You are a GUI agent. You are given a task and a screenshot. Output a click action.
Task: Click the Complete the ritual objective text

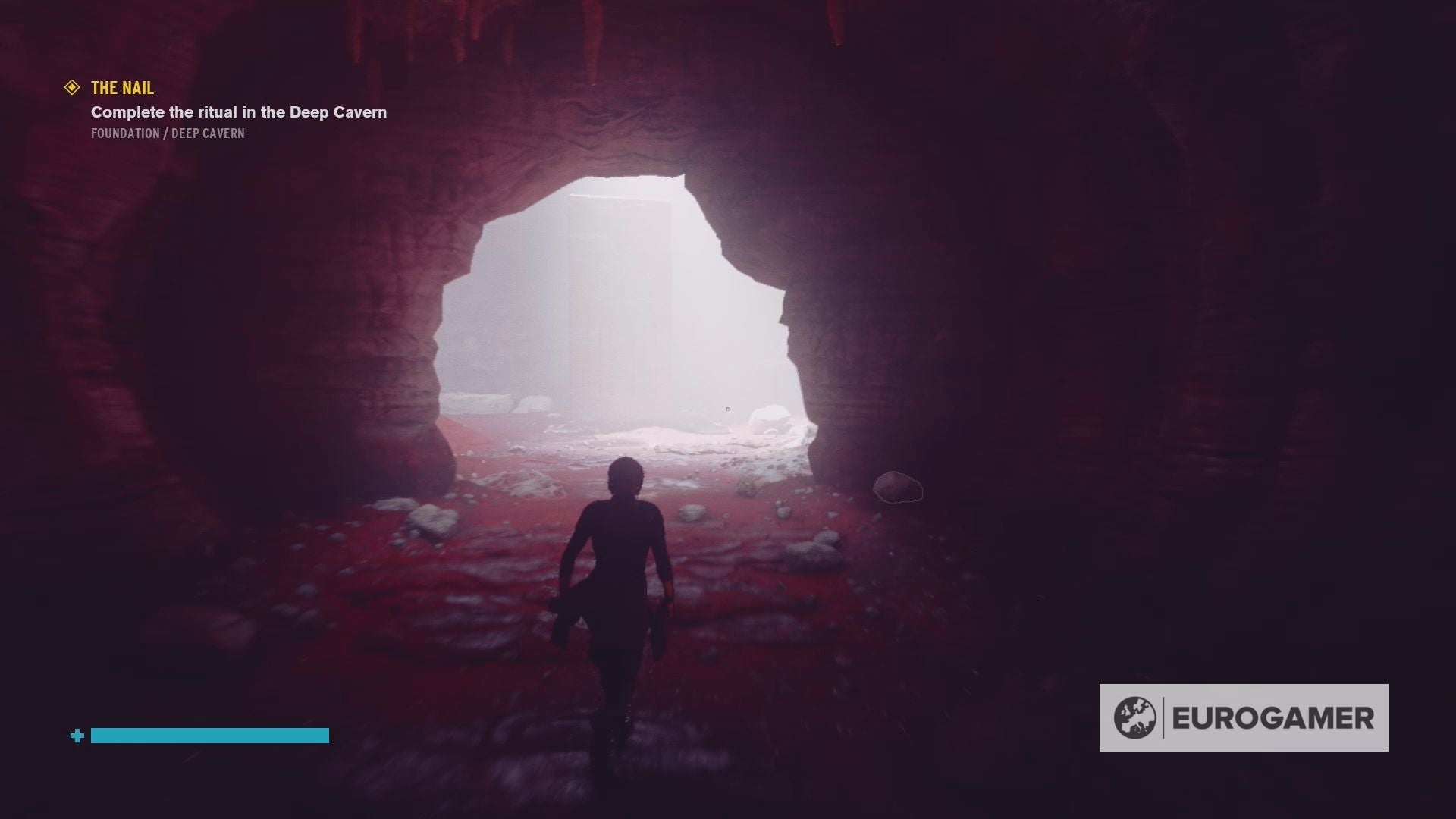click(x=237, y=111)
